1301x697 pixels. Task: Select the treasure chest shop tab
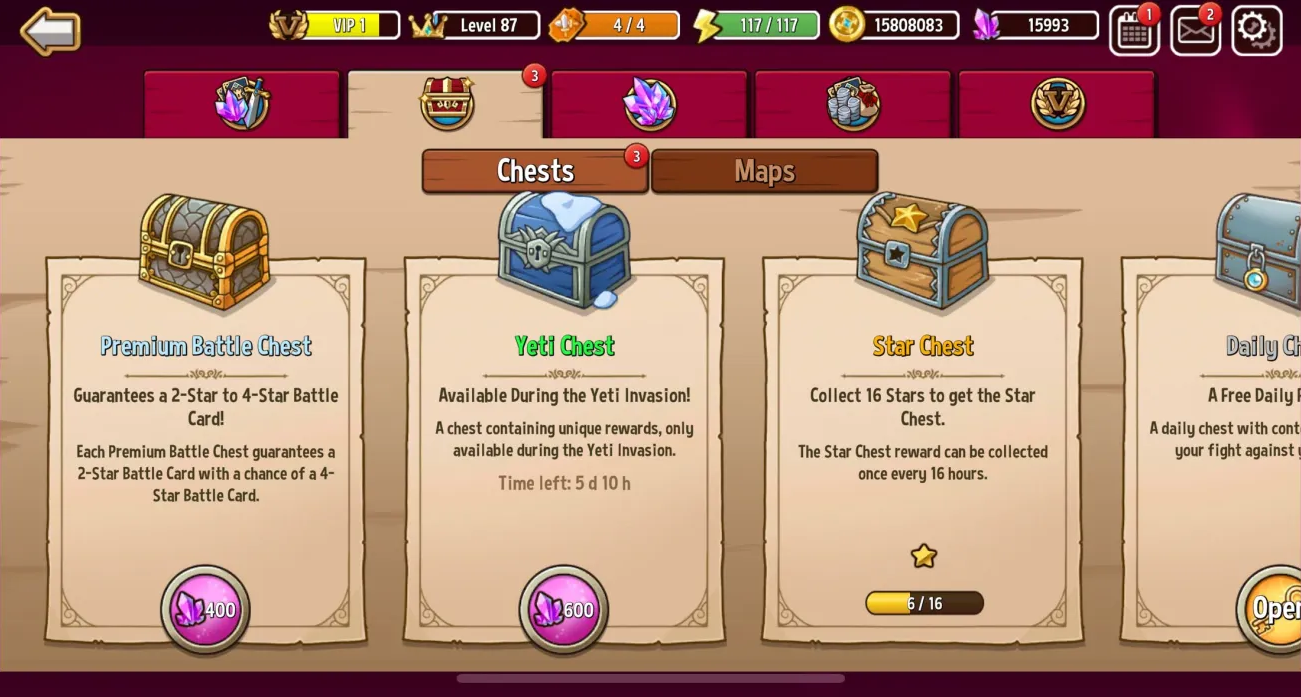(x=446, y=104)
